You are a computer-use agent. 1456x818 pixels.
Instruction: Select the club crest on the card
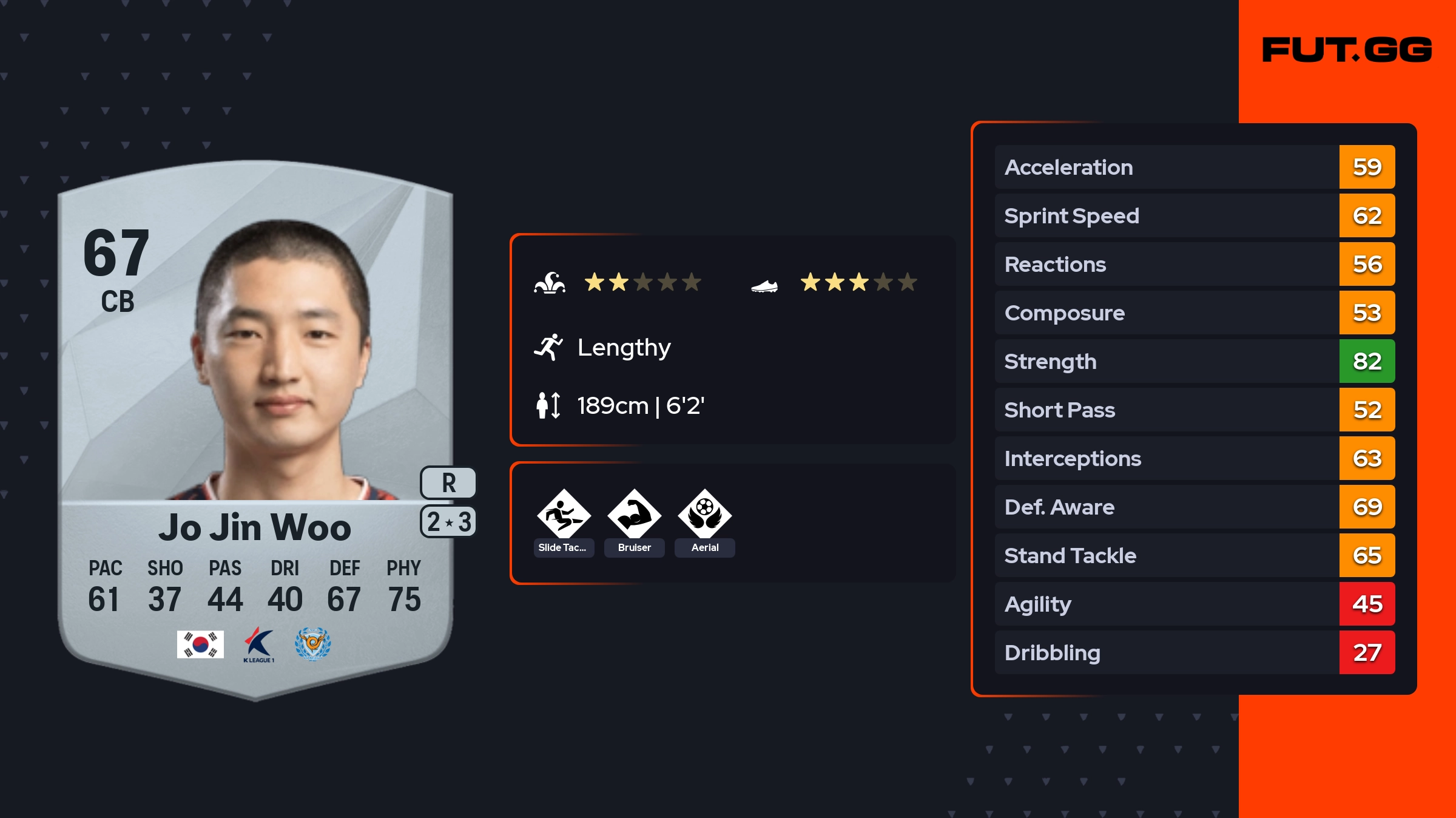coord(312,644)
